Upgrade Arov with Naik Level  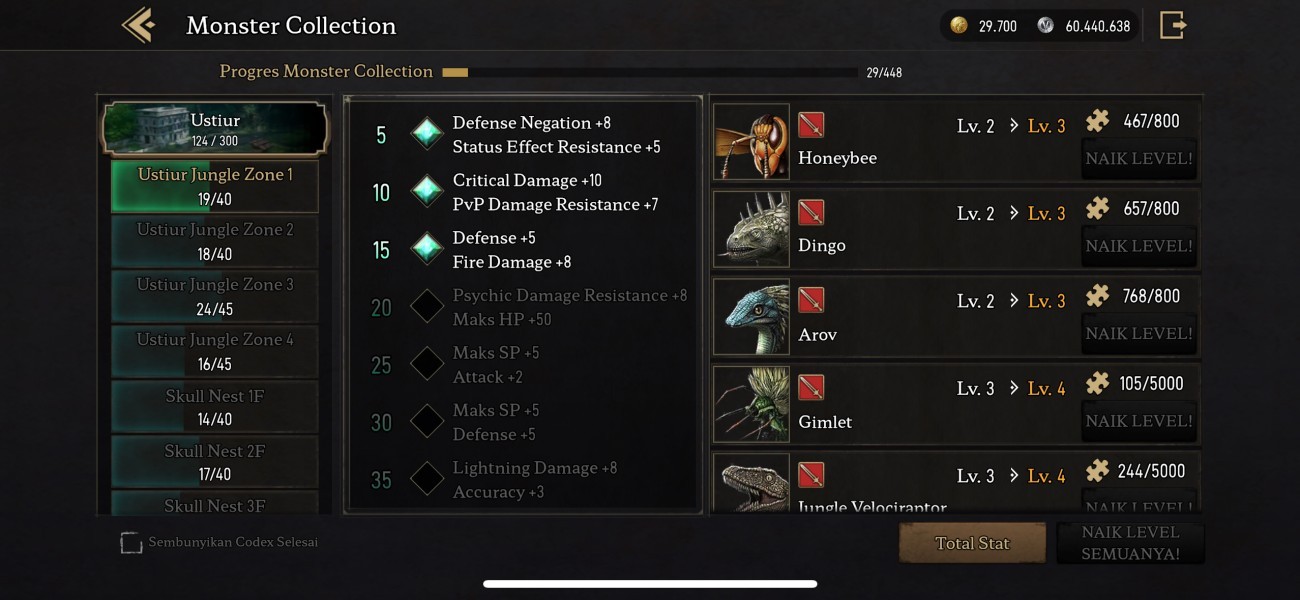pos(1139,334)
